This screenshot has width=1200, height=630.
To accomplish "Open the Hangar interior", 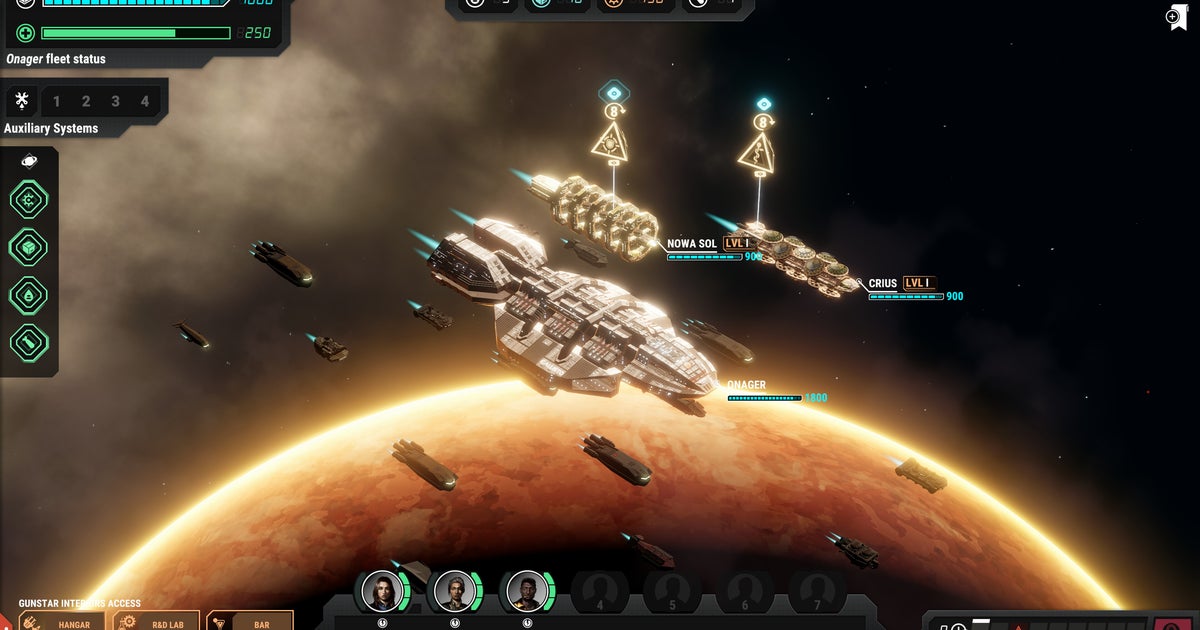I will click(x=62, y=622).
